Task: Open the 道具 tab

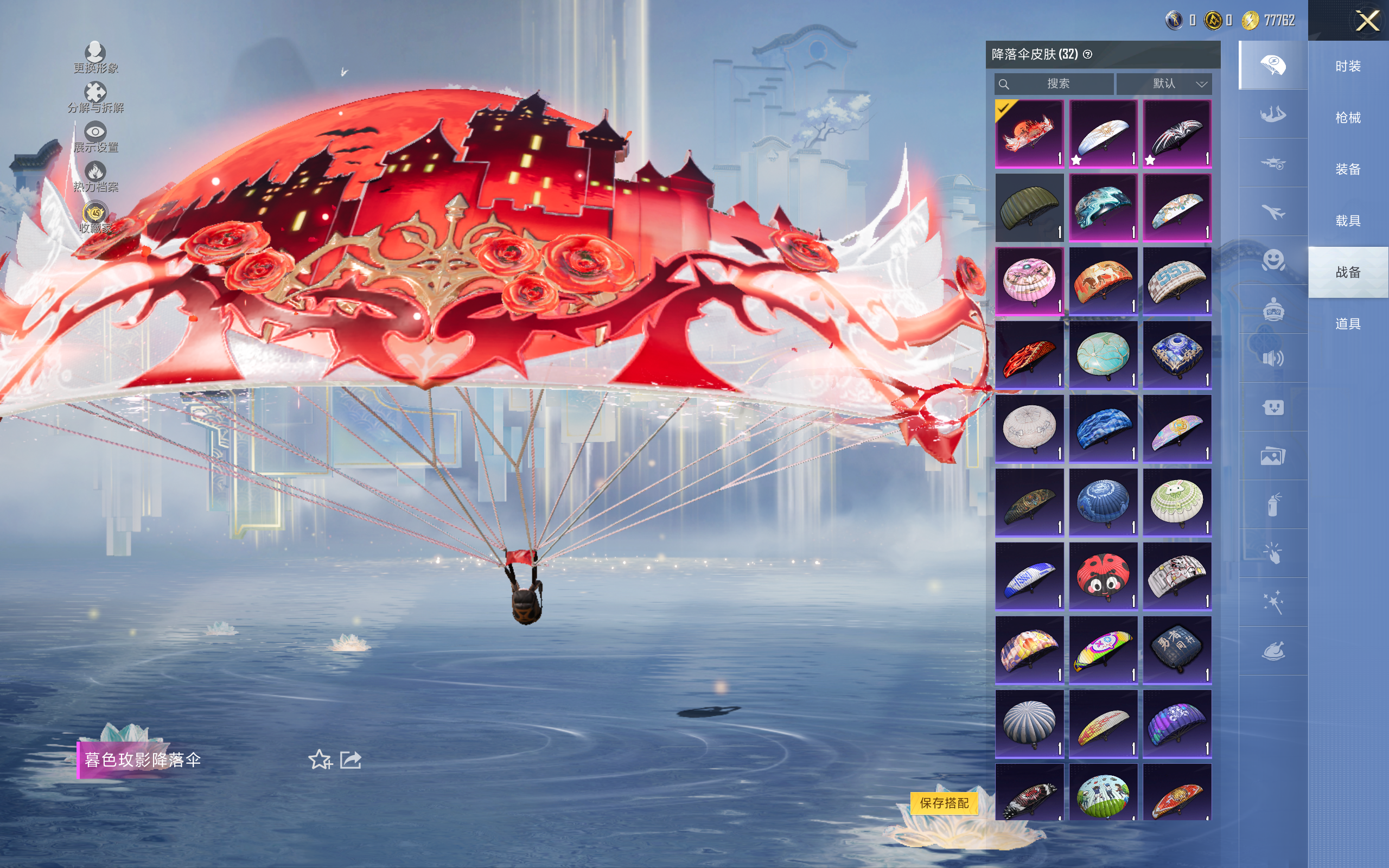Action: pos(1347,324)
